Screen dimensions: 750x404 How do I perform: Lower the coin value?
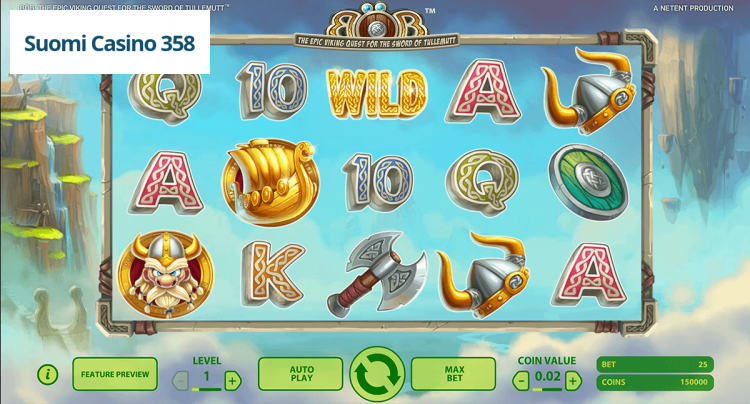tap(521, 380)
